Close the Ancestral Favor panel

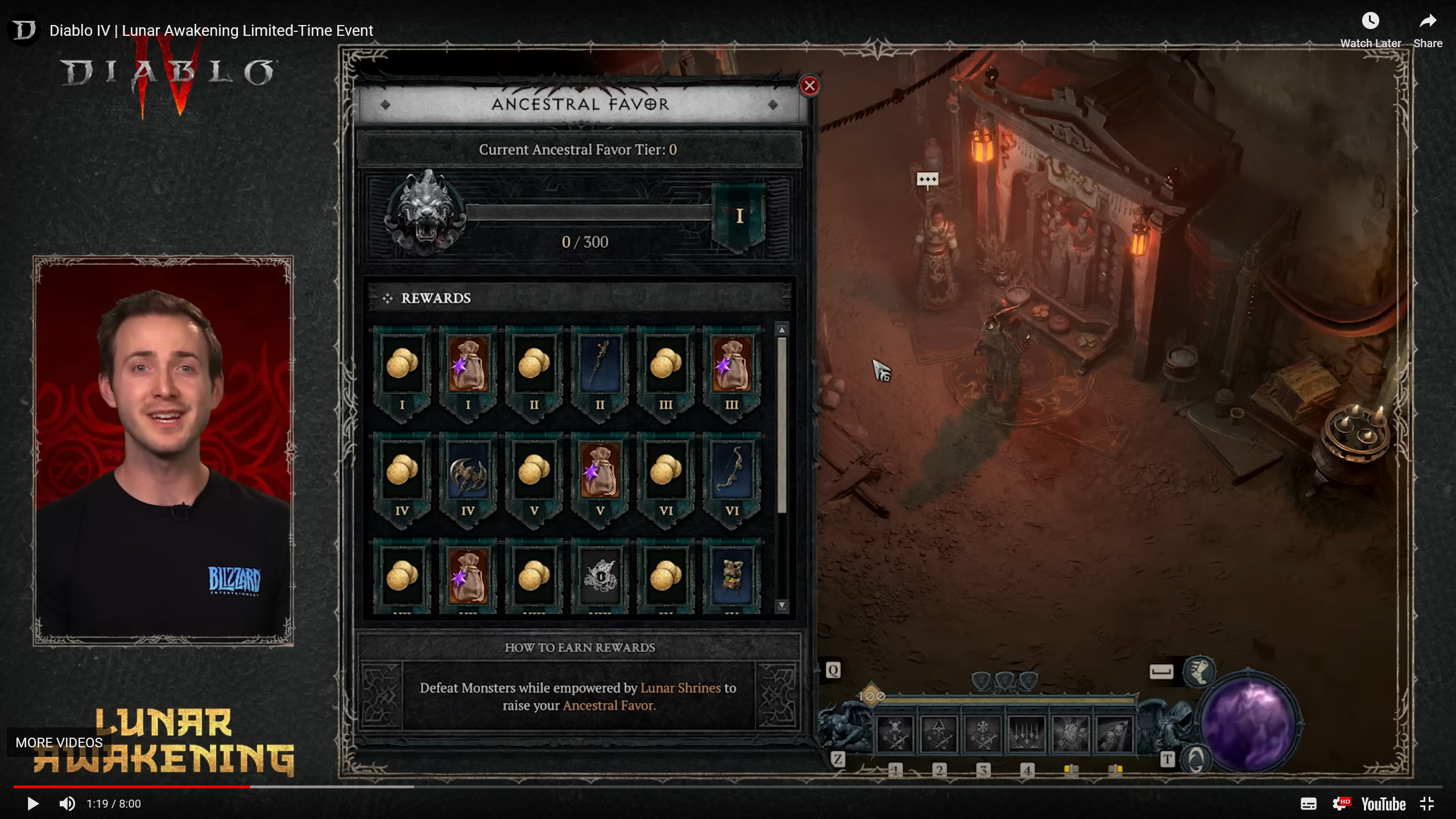809,86
